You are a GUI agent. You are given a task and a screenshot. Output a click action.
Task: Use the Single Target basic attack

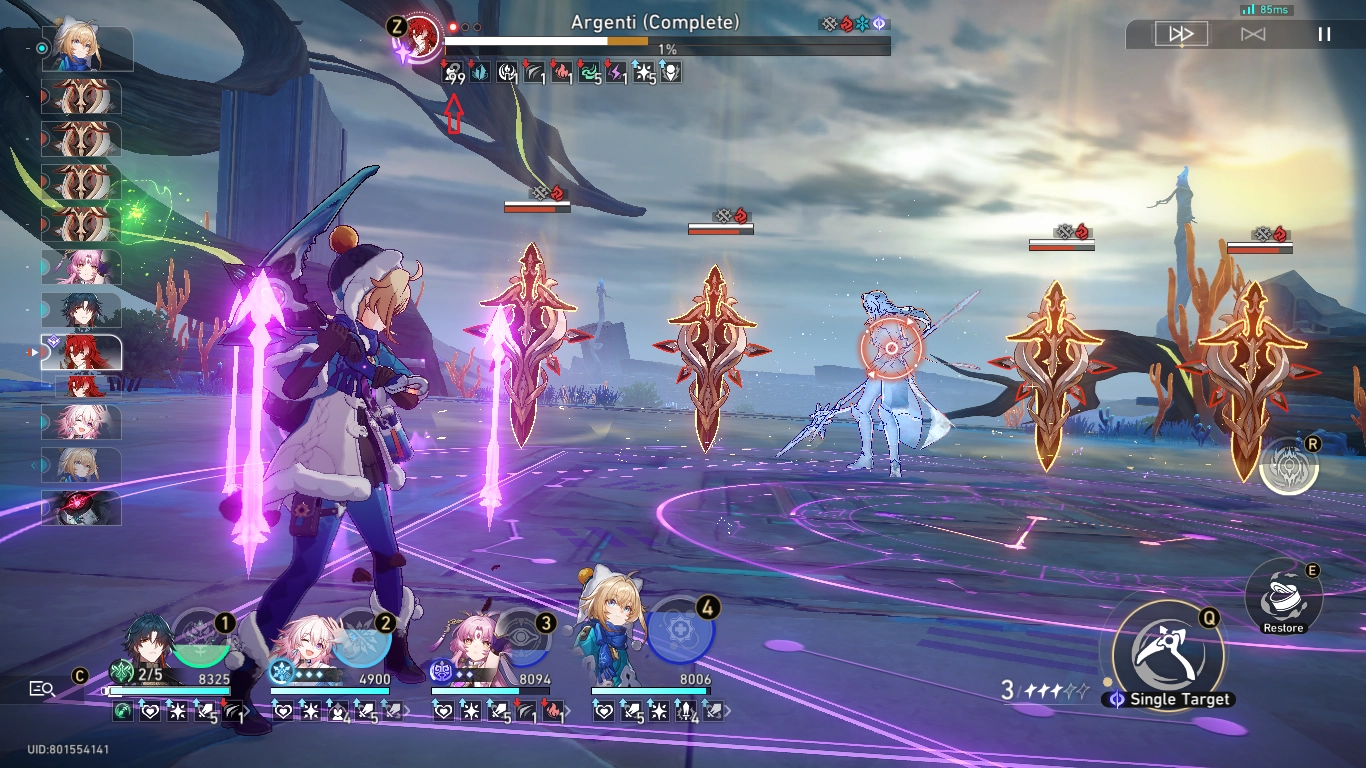coord(1167,651)
